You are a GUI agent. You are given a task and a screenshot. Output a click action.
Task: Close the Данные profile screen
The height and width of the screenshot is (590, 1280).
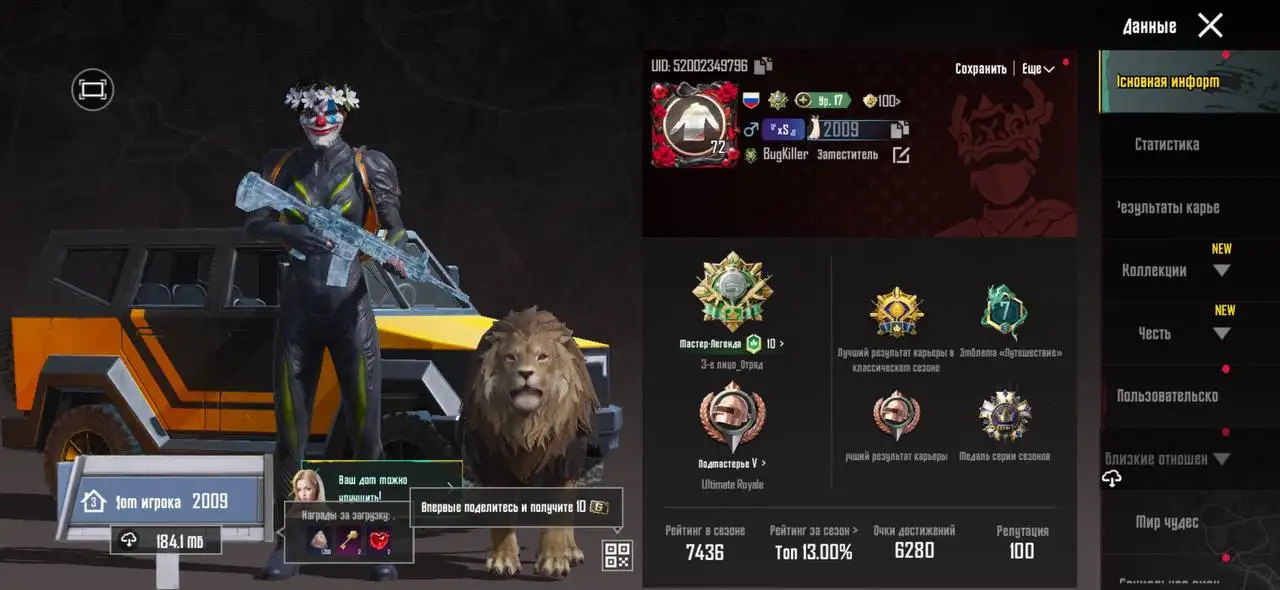pyautogui.click(x=1210, y=26)
